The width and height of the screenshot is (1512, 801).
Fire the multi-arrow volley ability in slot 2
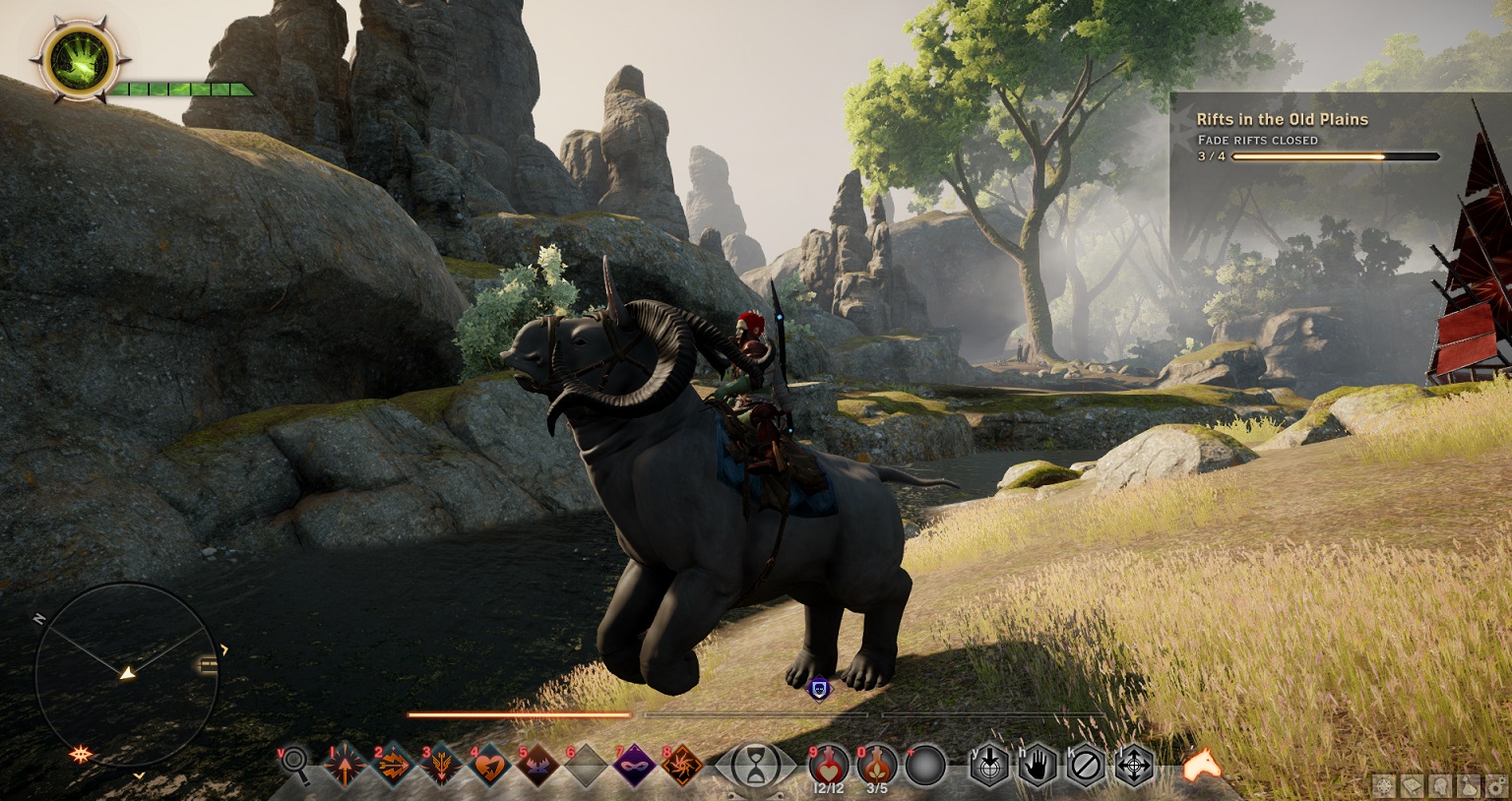[393, 765]
